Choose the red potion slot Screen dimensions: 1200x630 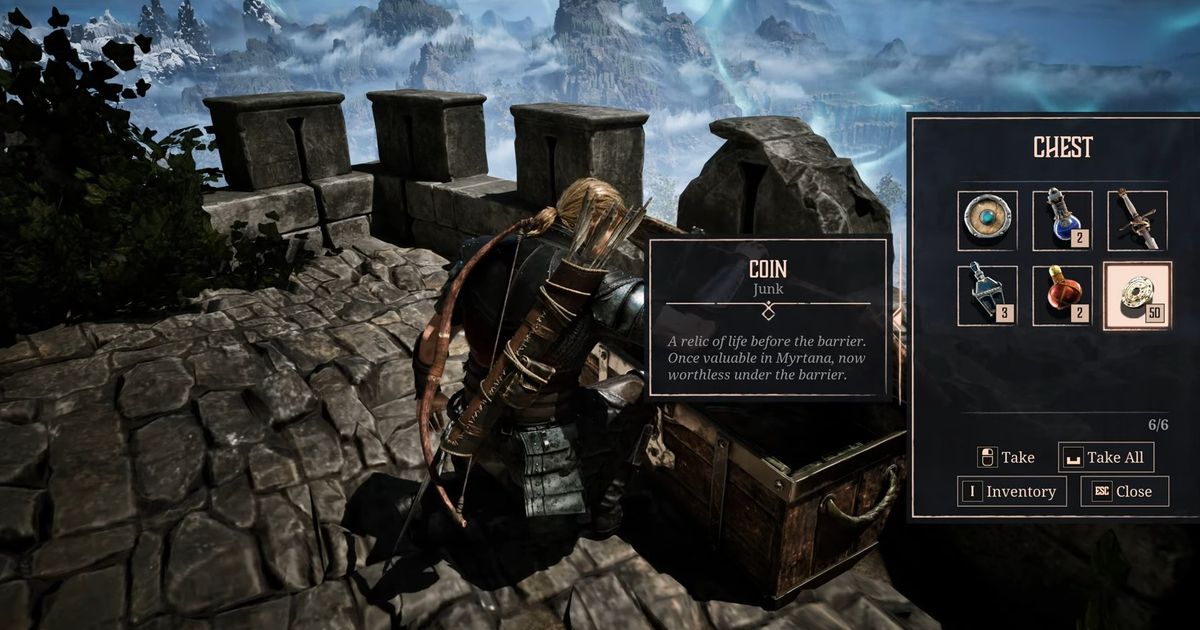click(1062, 295)
